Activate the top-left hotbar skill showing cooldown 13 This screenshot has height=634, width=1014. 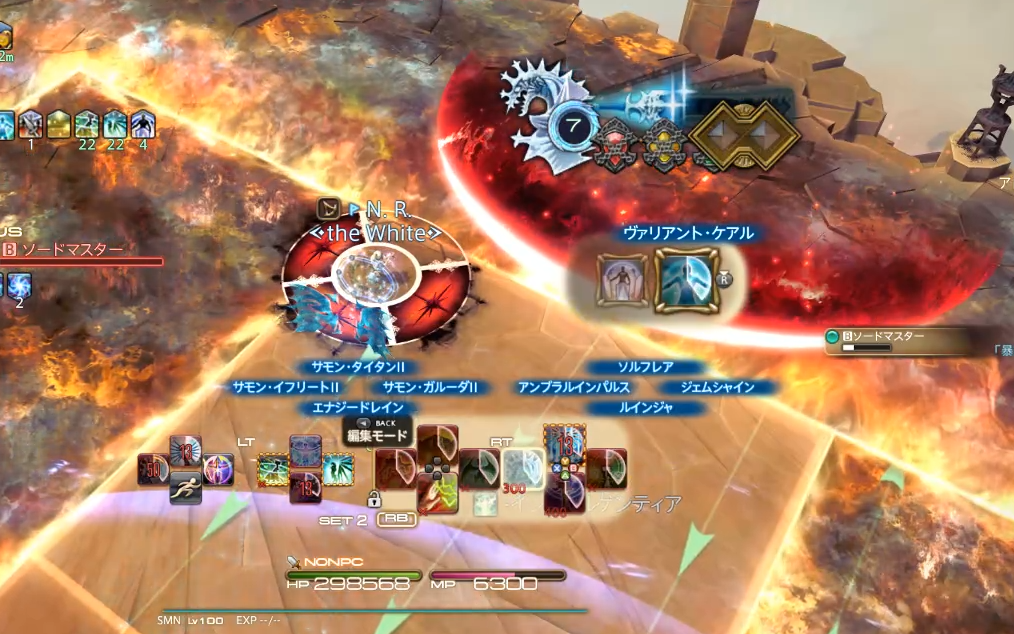pyautogui.click(x=185, y=450)
